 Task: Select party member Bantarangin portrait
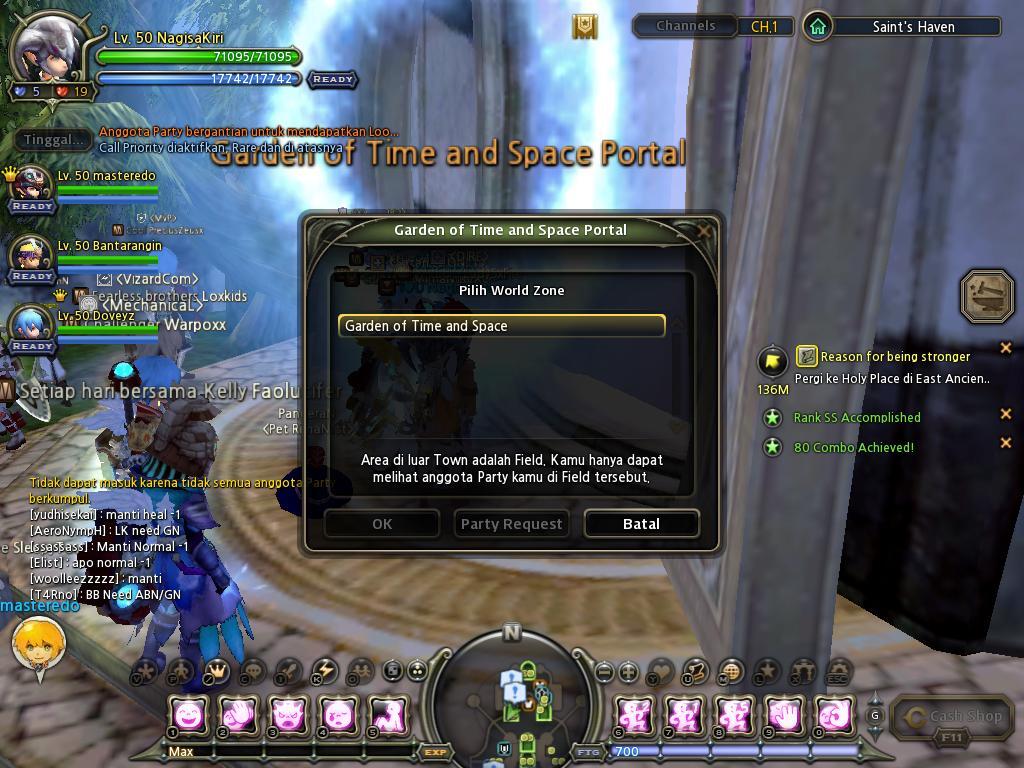[x=31, y=255]
